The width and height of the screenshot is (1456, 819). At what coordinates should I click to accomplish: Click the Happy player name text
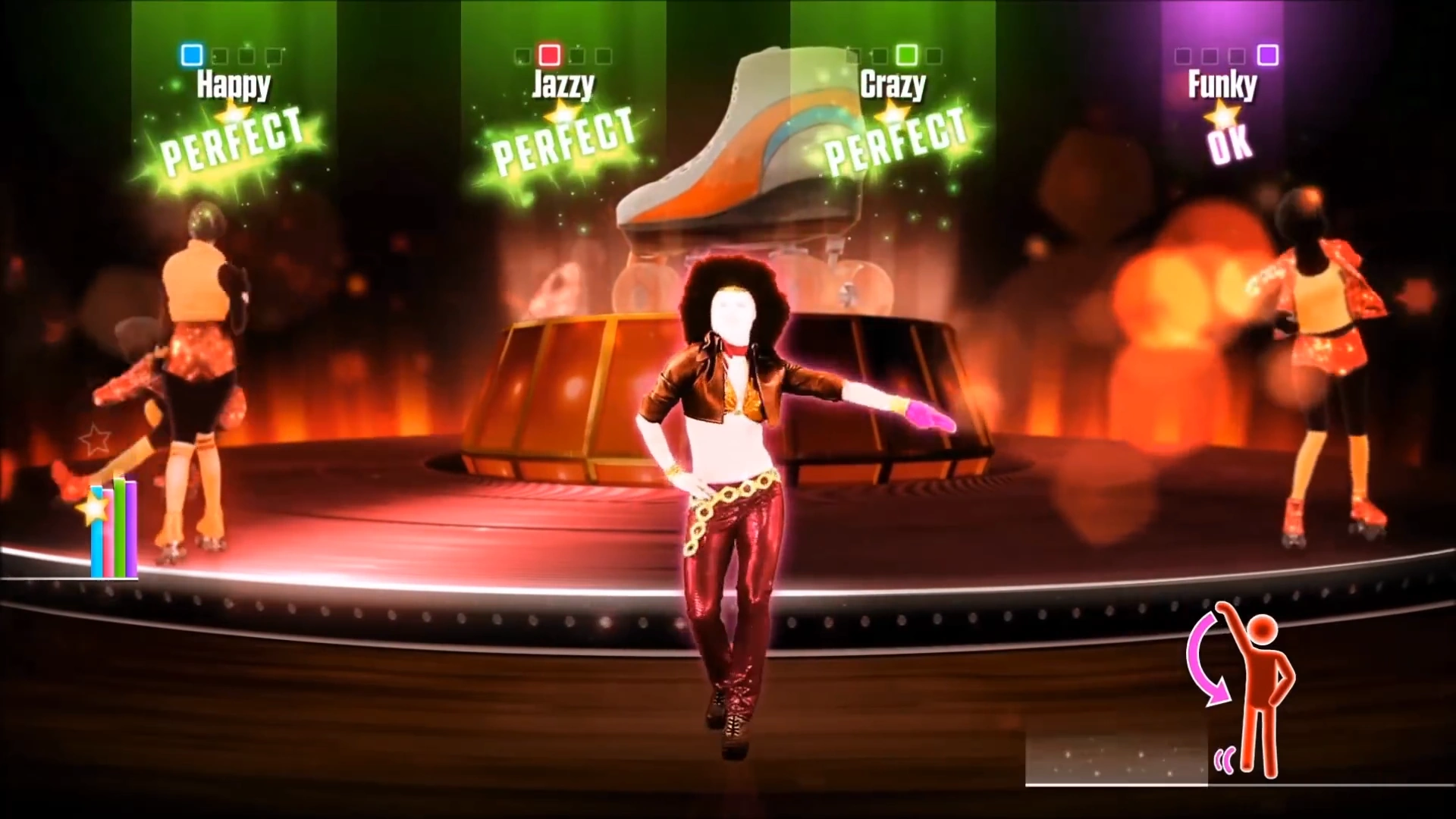(234, 86)
